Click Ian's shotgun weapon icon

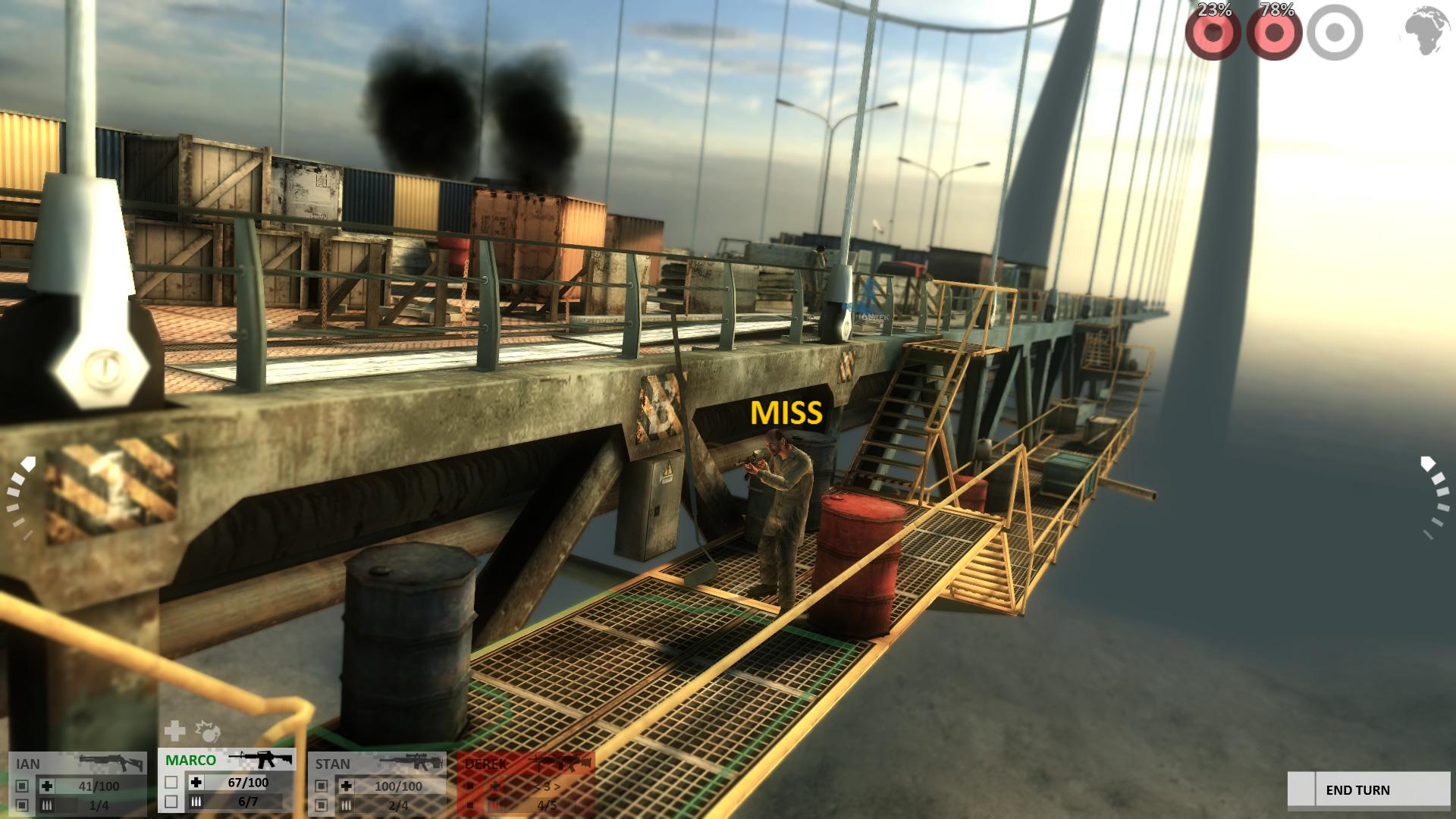tap(111, 761)
